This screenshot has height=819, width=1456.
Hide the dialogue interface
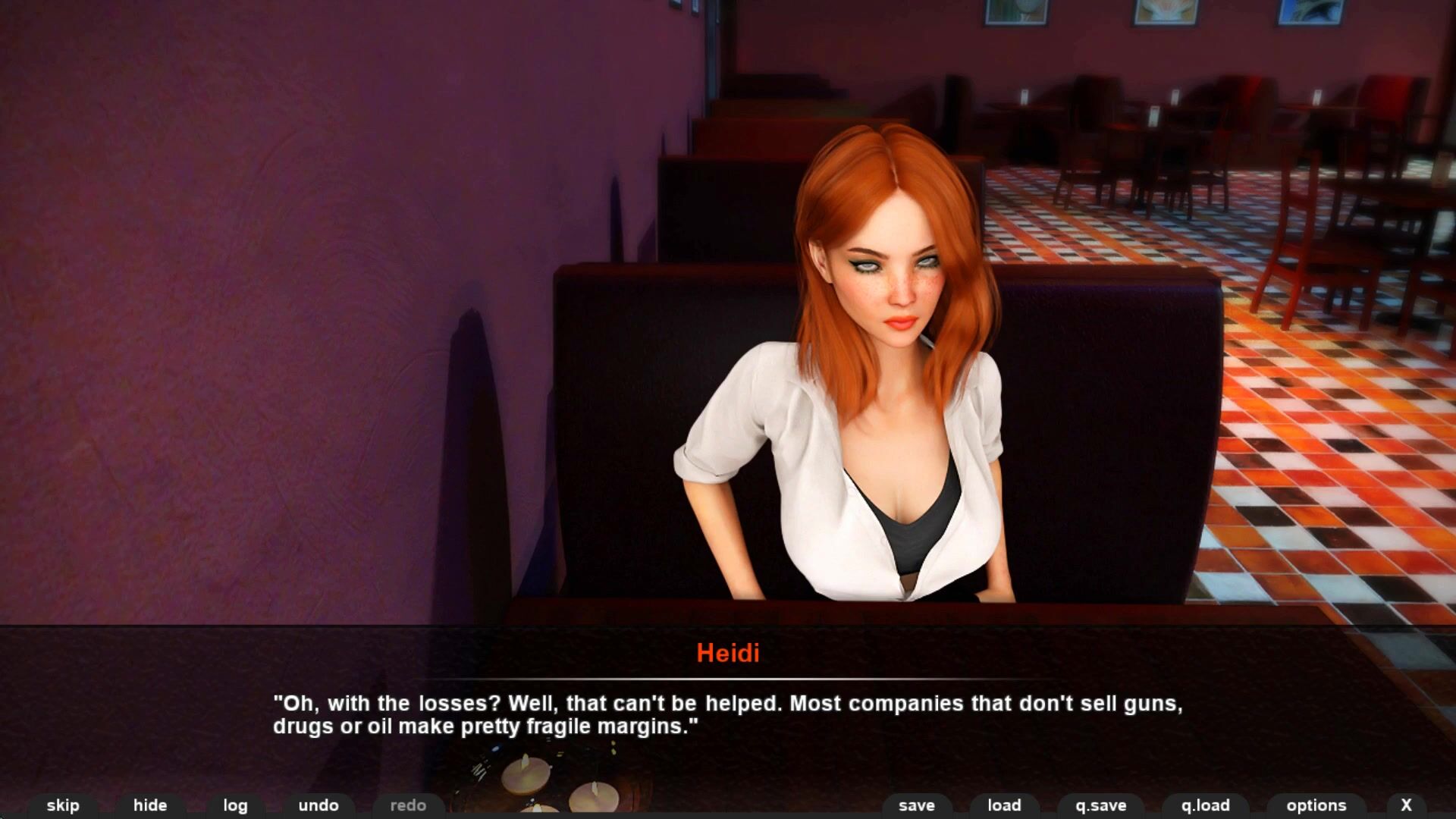coord(150,805)
